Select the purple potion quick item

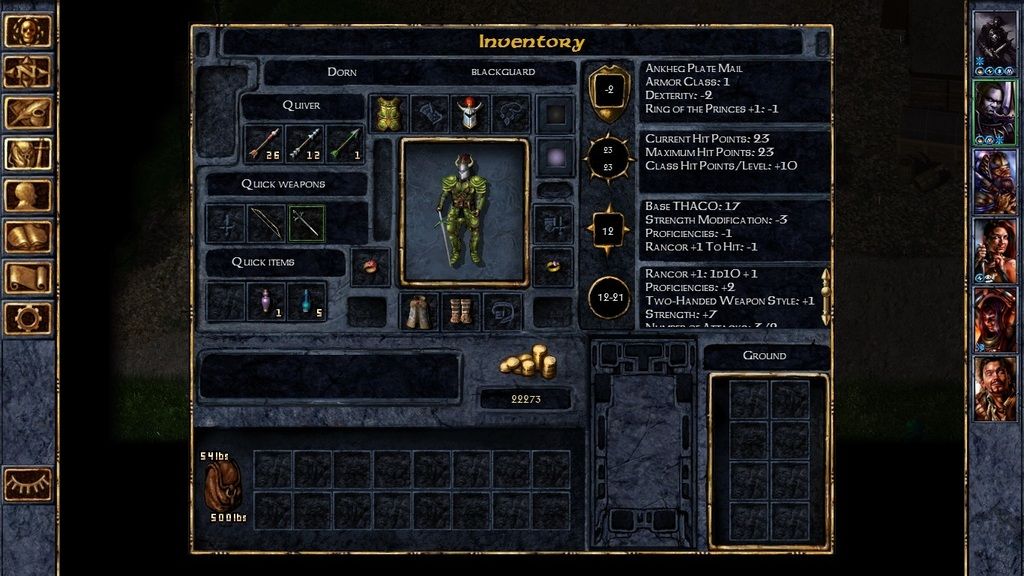pos(265,300)
